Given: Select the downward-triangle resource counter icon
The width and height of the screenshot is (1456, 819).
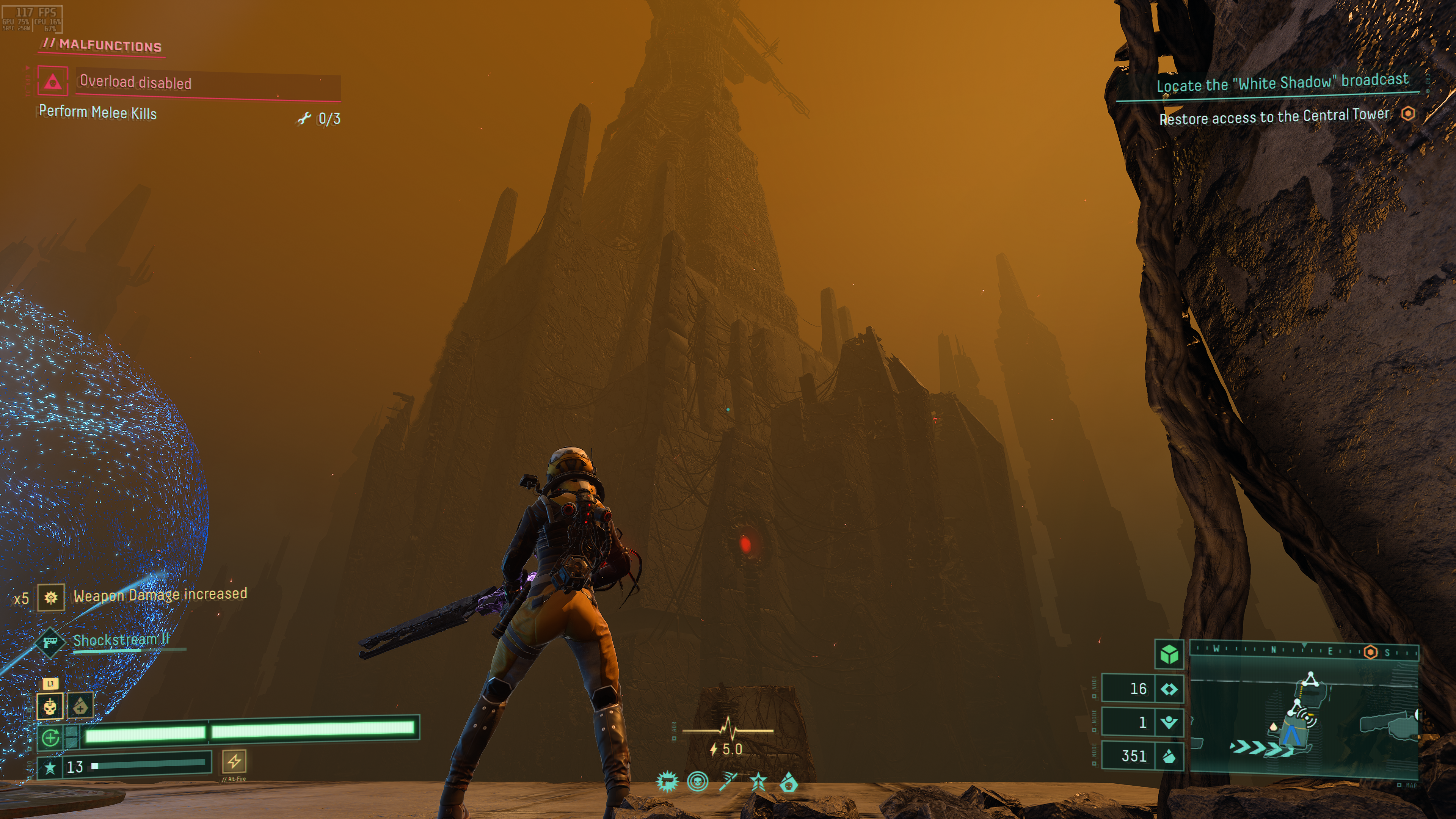Looking at the screenshot, I should 1169,722.
